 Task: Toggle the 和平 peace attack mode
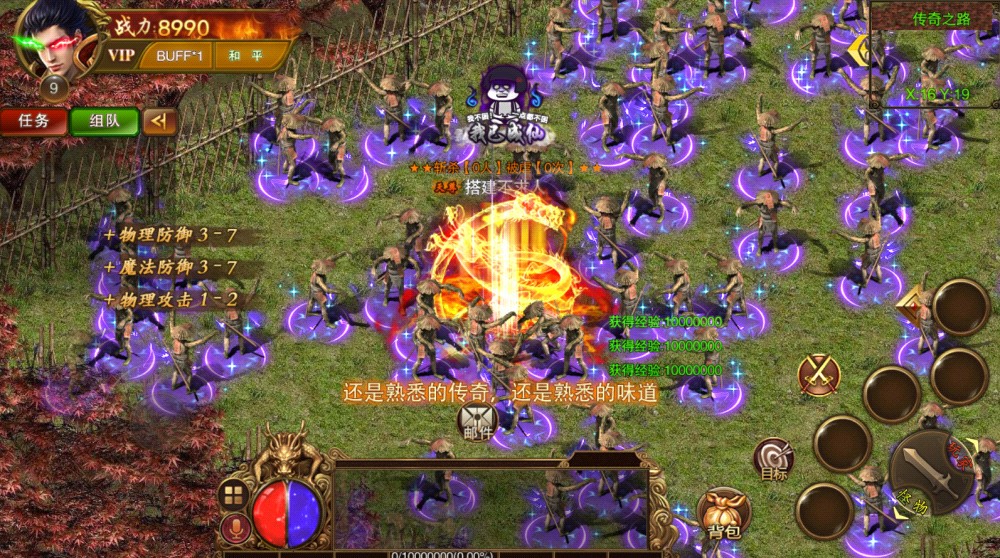pos(245,56)
